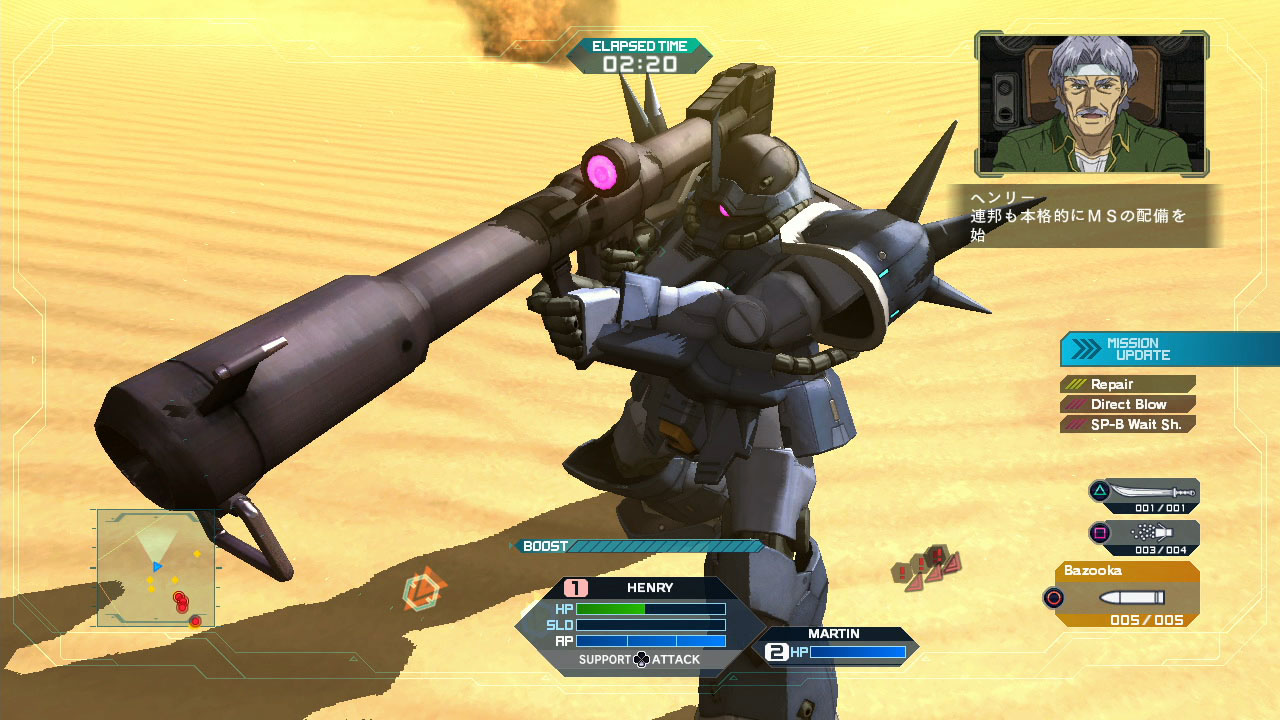Open the Mission Update panel
The image size is (1280, 720).
1168,349
